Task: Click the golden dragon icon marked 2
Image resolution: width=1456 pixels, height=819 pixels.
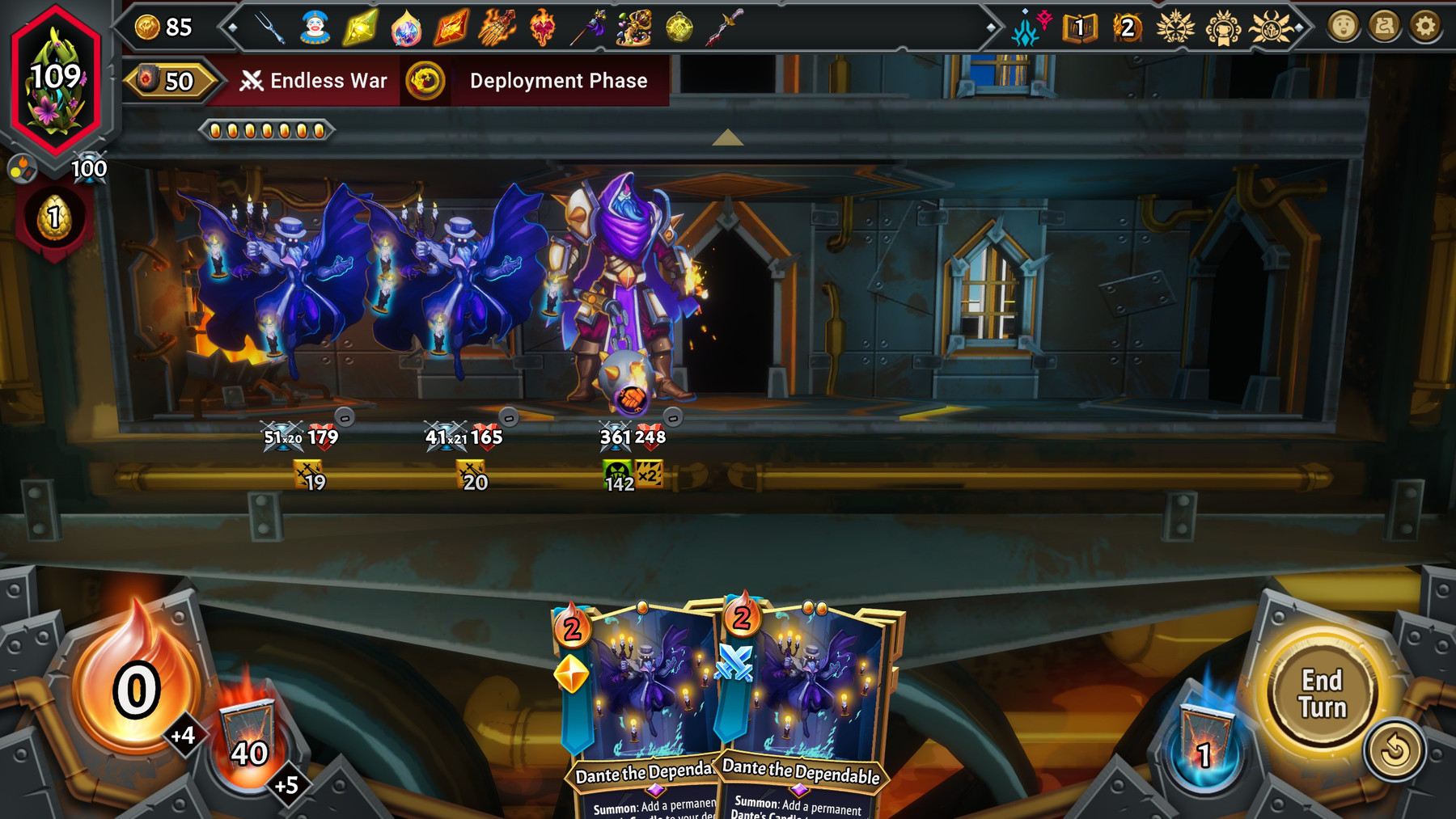Action: [x=1126, y=28]
